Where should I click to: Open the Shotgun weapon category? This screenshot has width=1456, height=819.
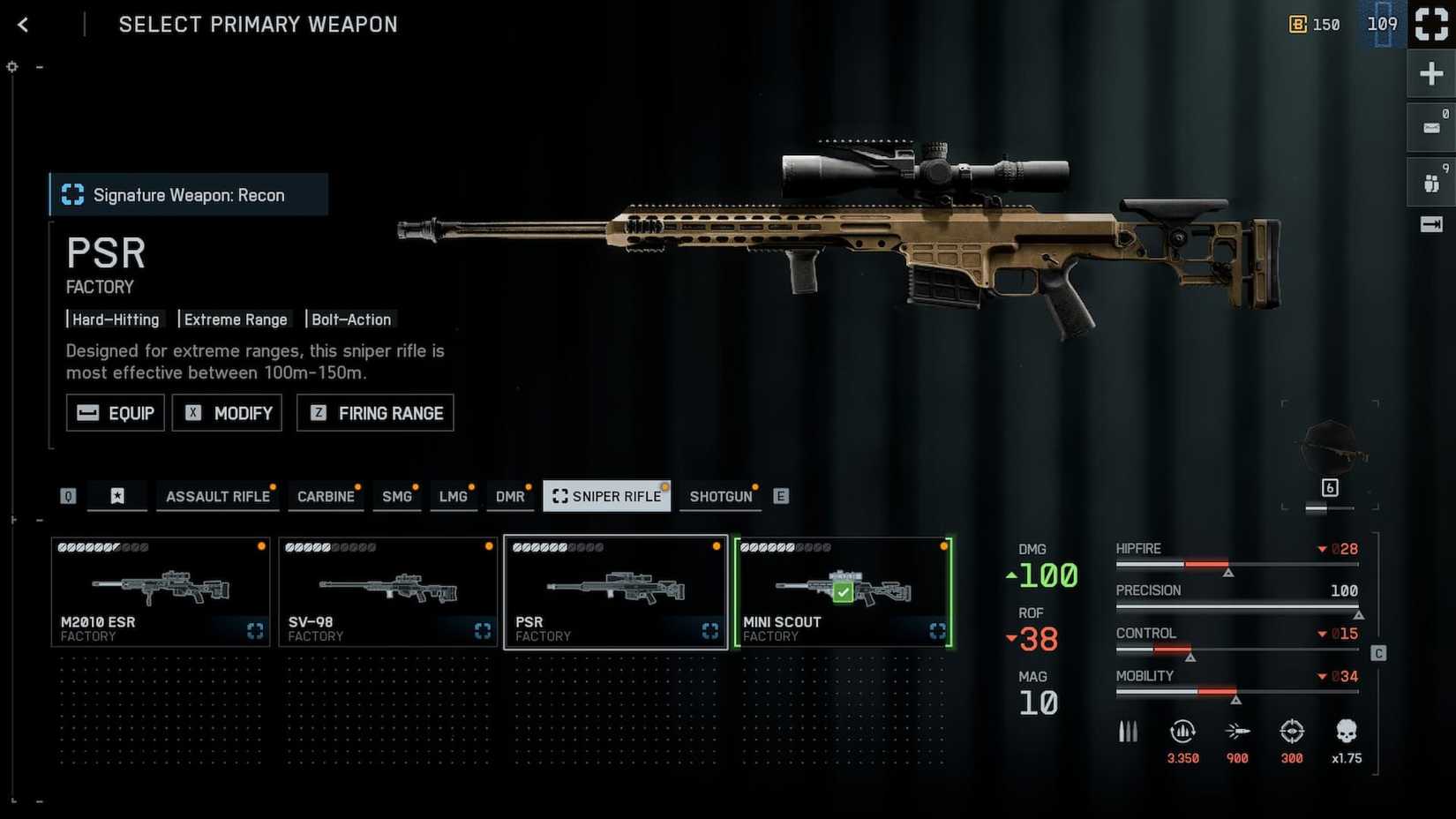(720, 496)
